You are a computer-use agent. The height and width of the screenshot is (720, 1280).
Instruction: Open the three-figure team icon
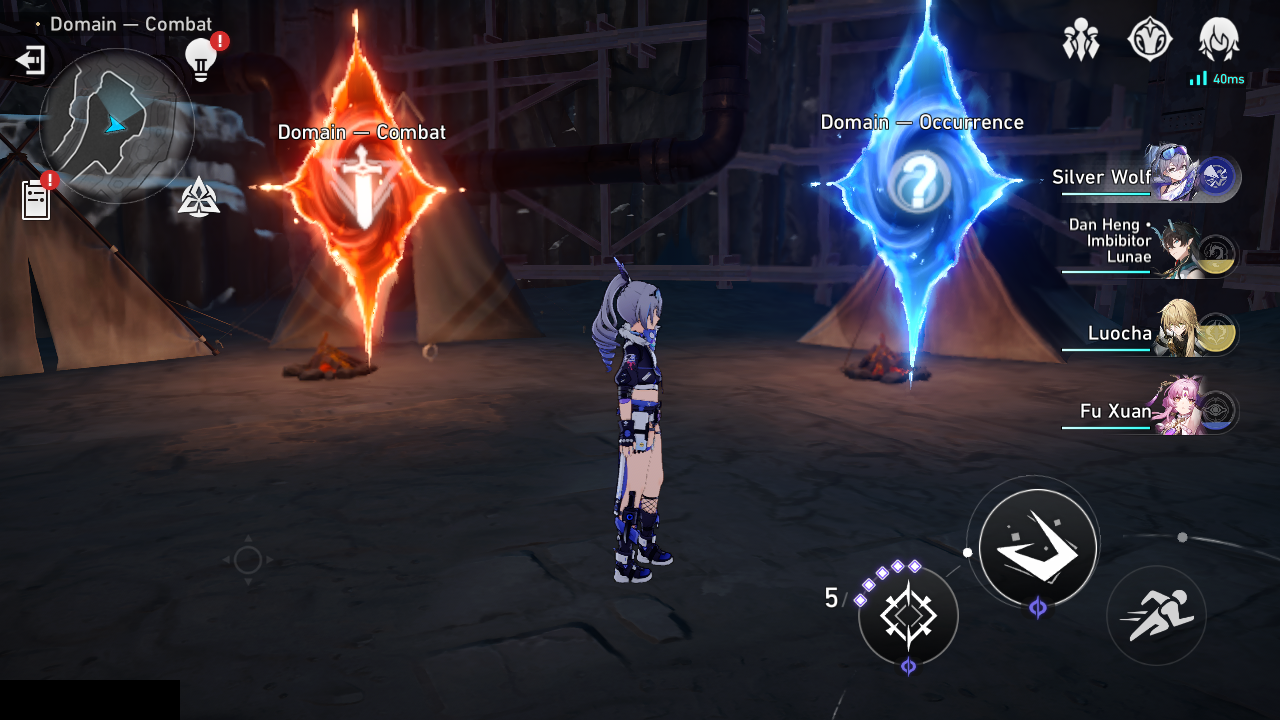click(x=1081, y=41)
